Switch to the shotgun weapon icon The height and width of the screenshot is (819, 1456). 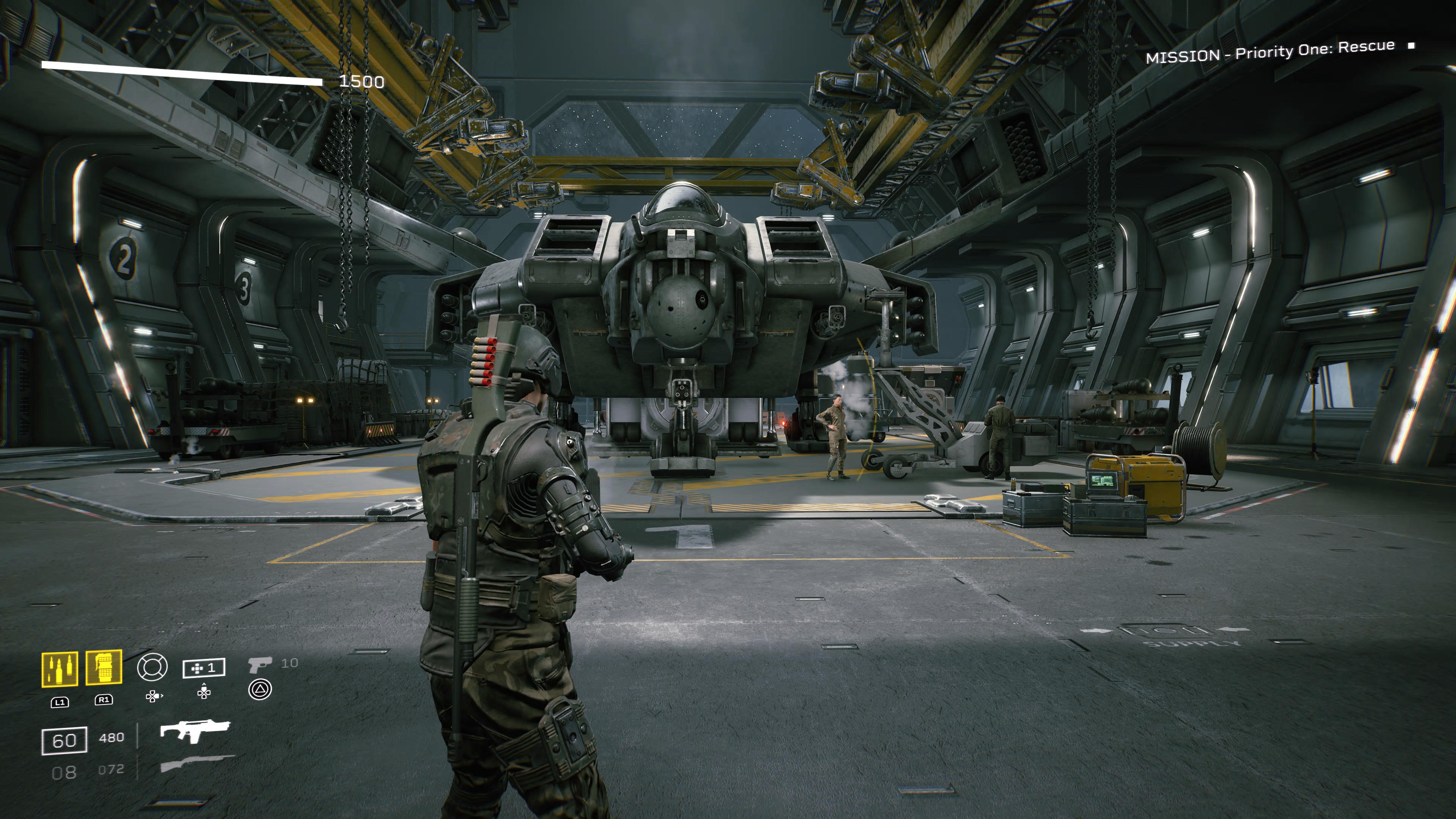point(197,764)
